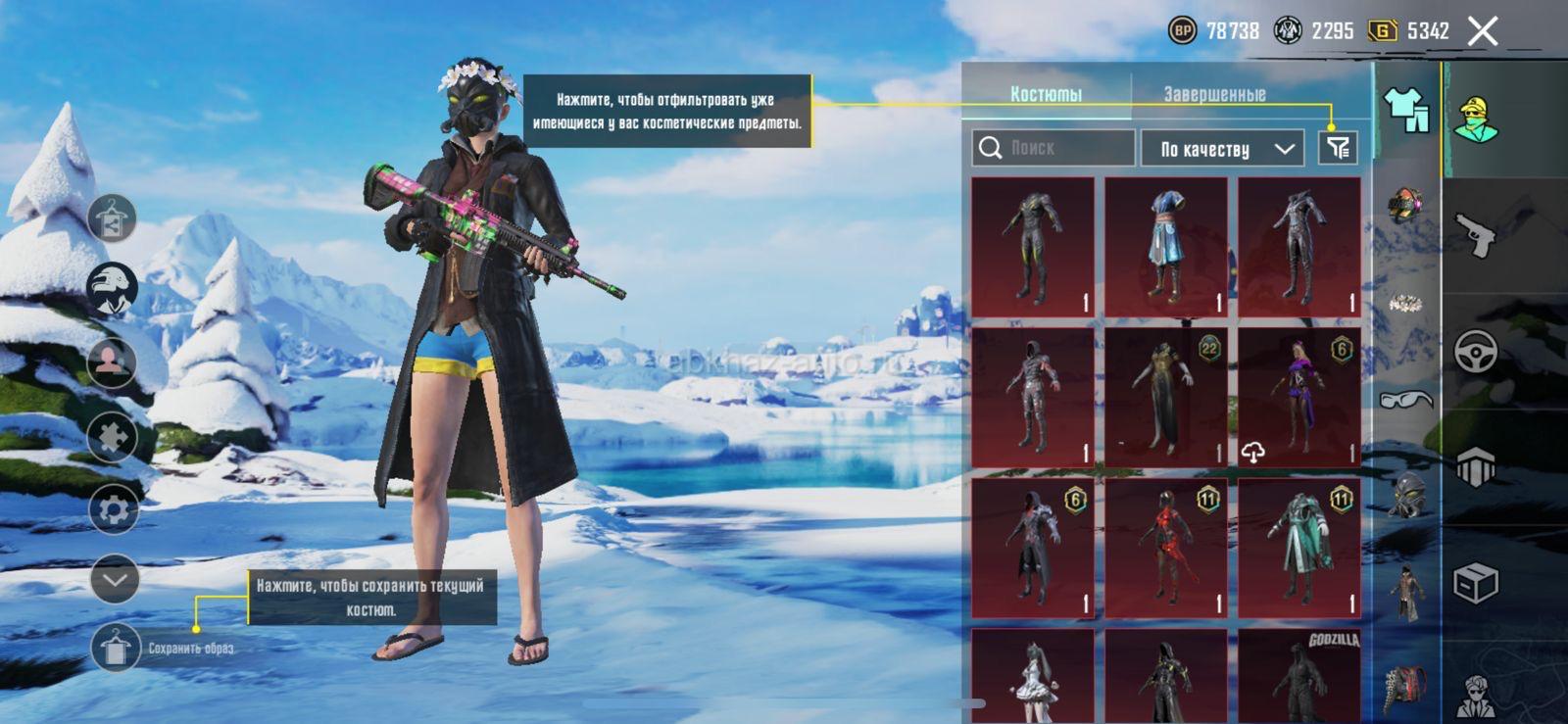This screenshot has width=1568, height=724.
Task: Switch to the Костюмы tab
Action: [1046, 94]
